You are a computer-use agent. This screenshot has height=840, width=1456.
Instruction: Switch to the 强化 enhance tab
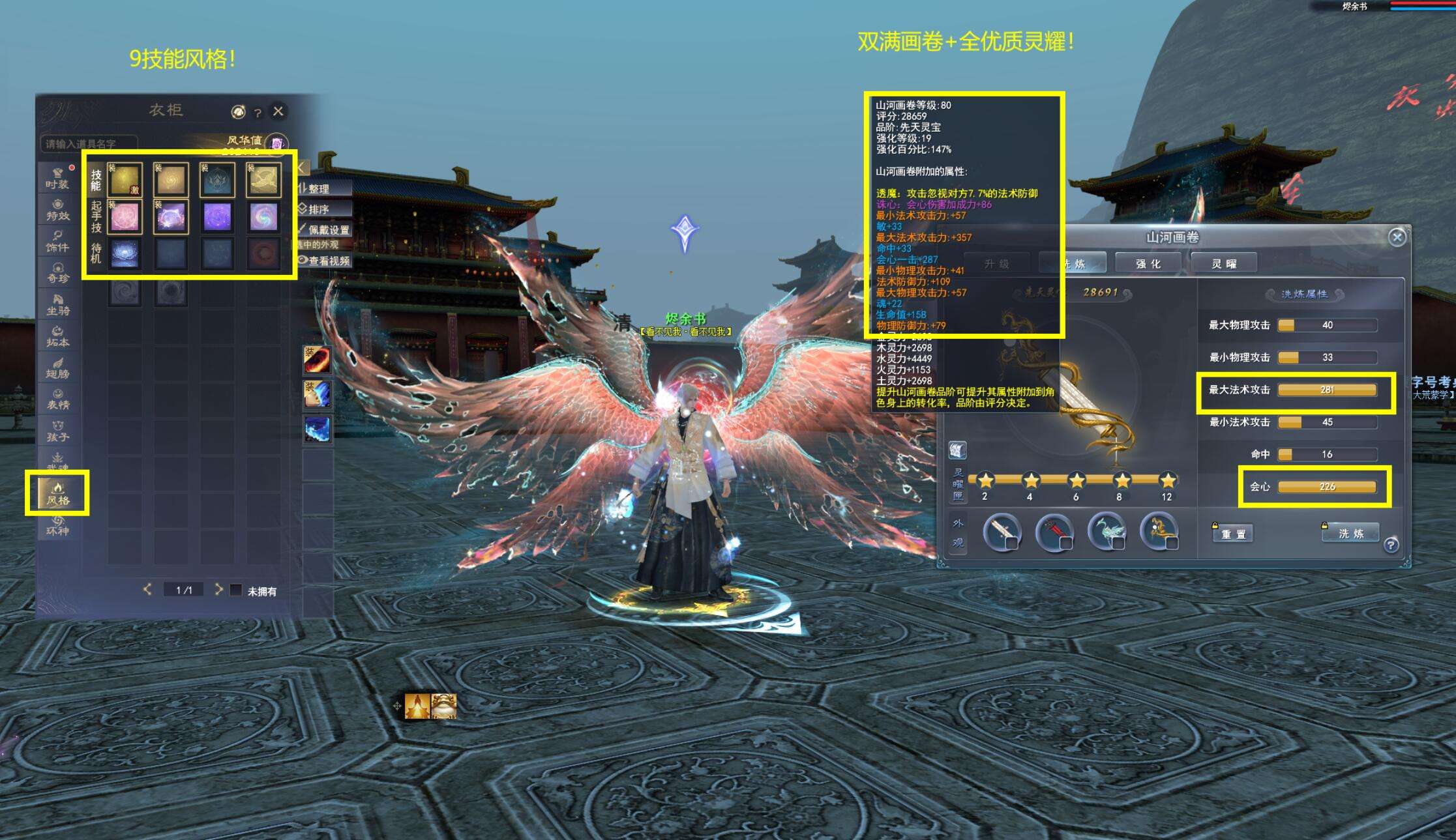coord(1148,263)
